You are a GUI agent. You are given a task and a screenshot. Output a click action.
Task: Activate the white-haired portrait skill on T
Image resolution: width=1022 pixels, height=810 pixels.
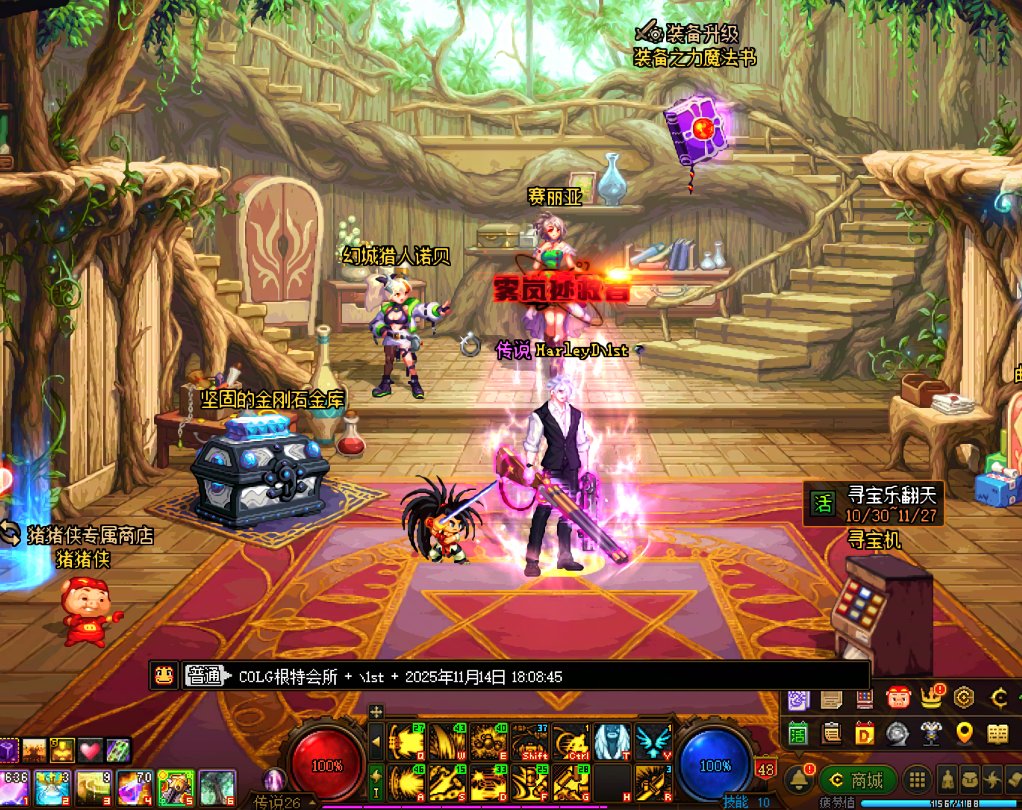pos(610,743)
